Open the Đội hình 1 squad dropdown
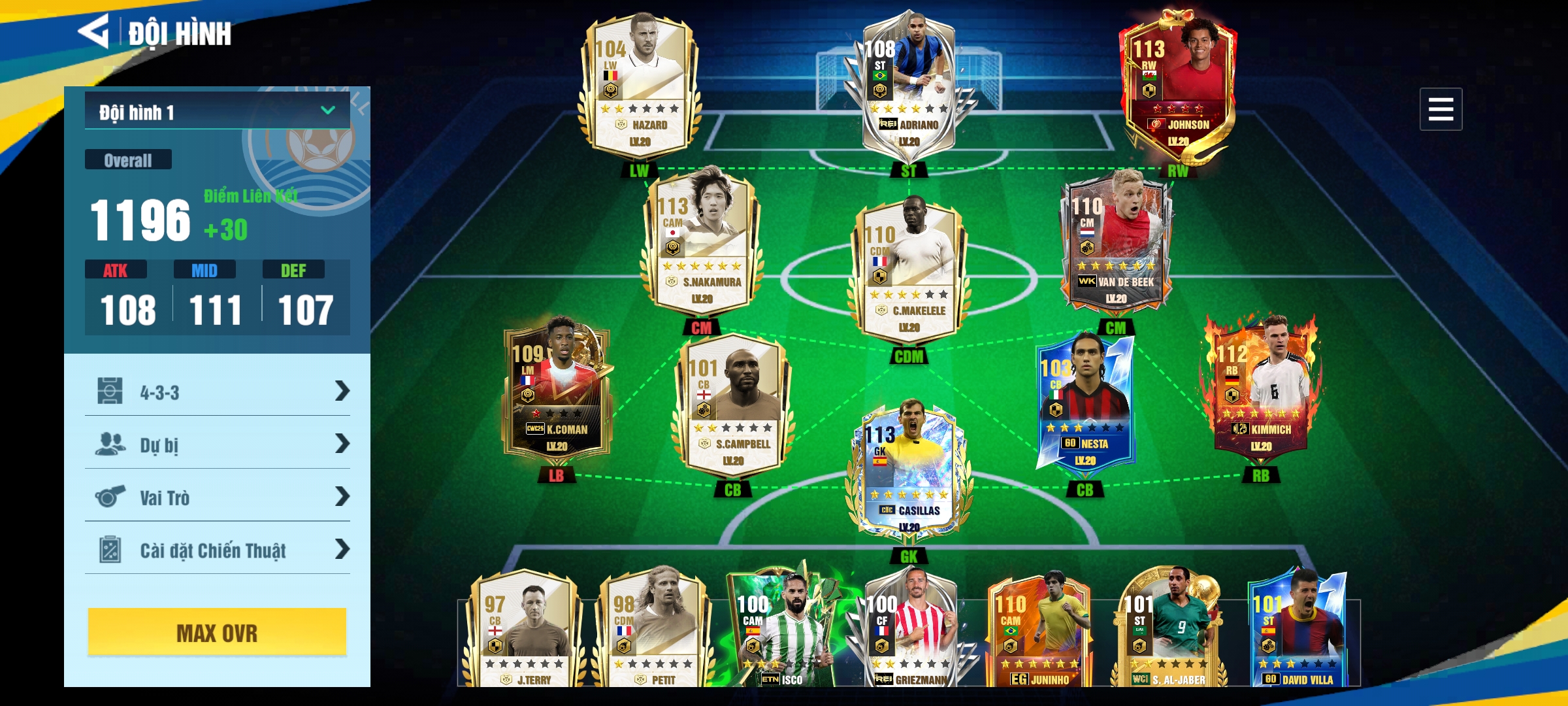Image resolution: width=1568 pixels, height=706 pixels. pos(217,111)
